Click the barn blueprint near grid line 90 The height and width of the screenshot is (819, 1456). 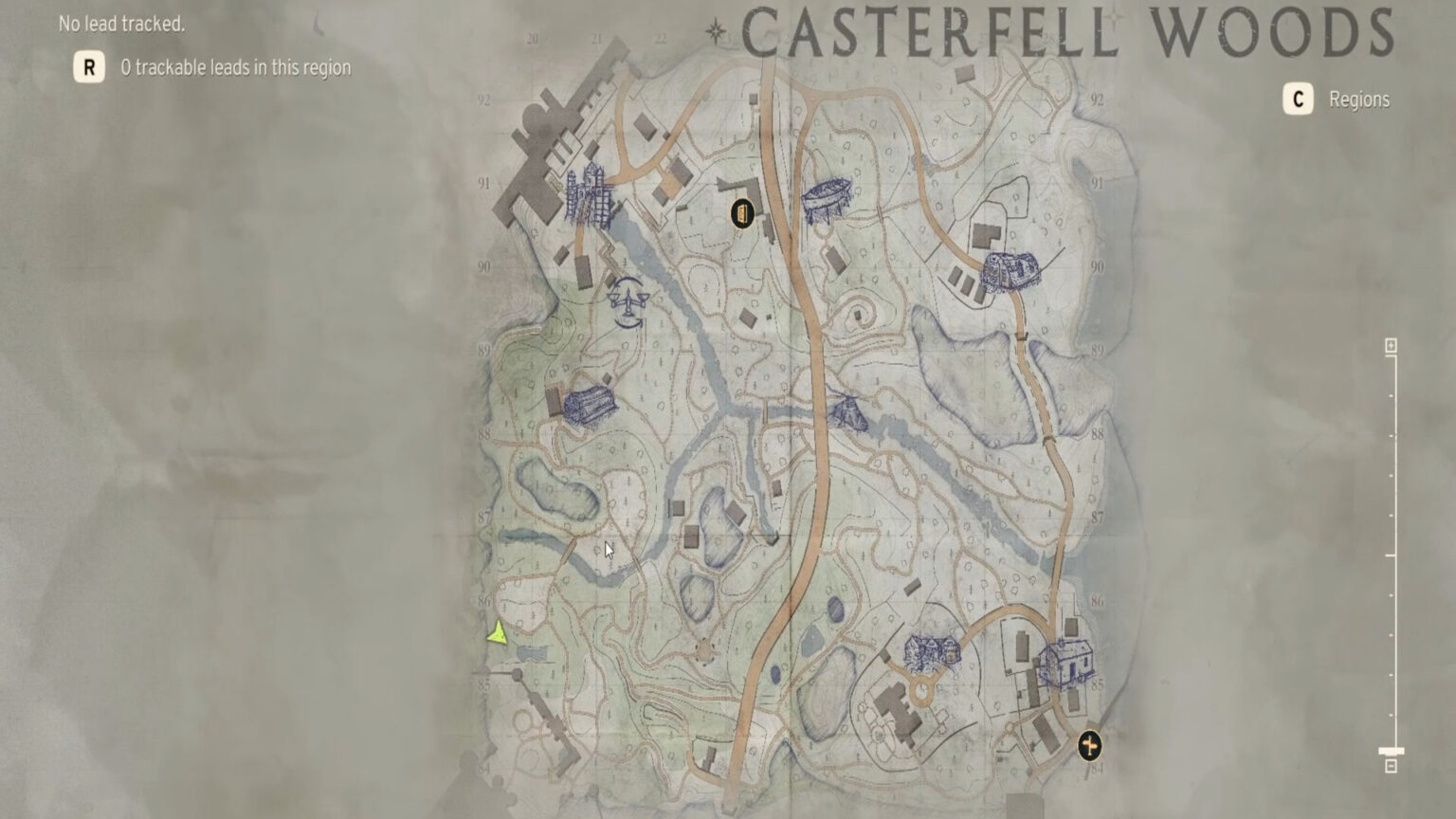tap(1010, 270)
